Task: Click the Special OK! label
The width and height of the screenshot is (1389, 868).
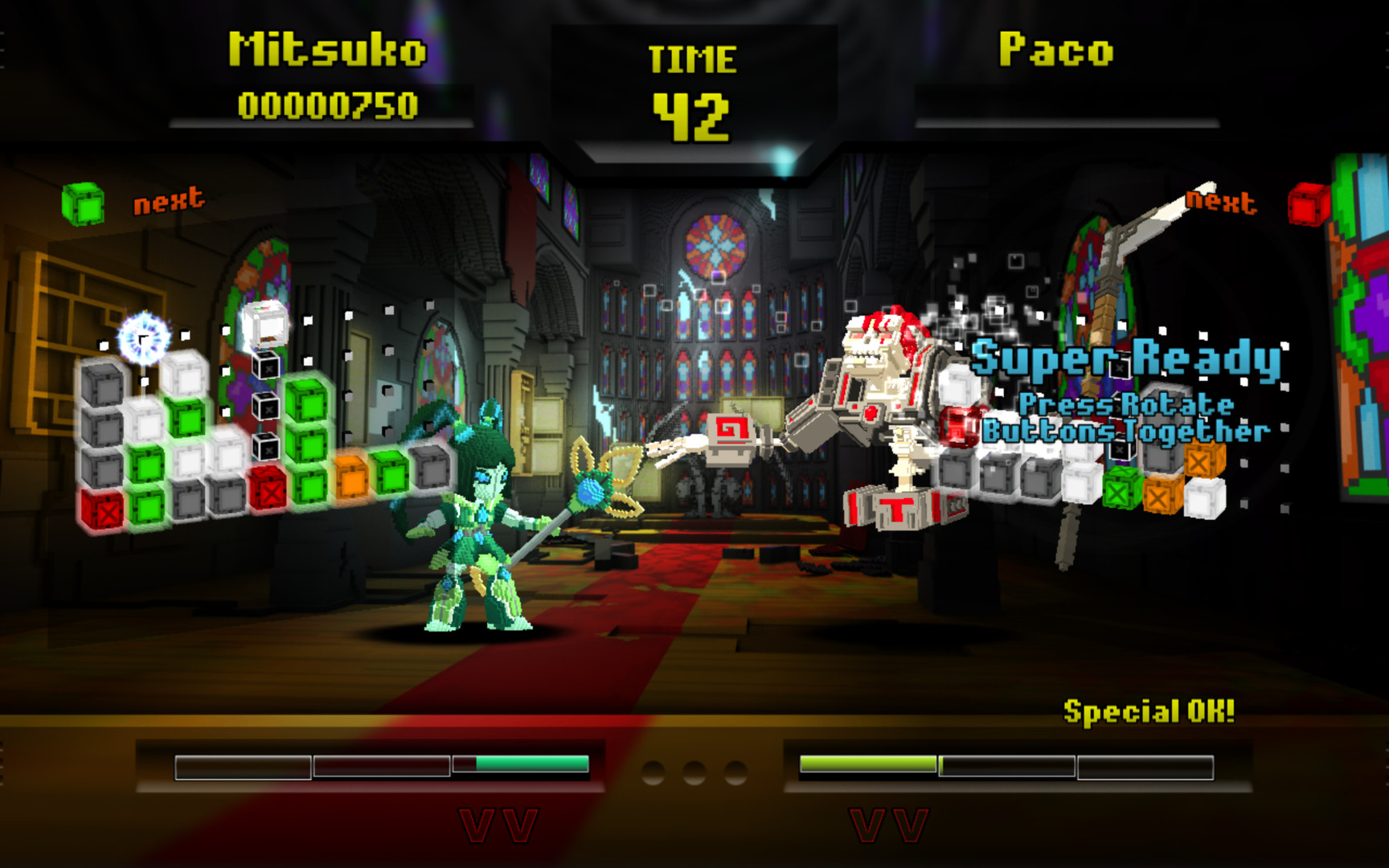Action: pyautogui.click(x=1149, y=710)
